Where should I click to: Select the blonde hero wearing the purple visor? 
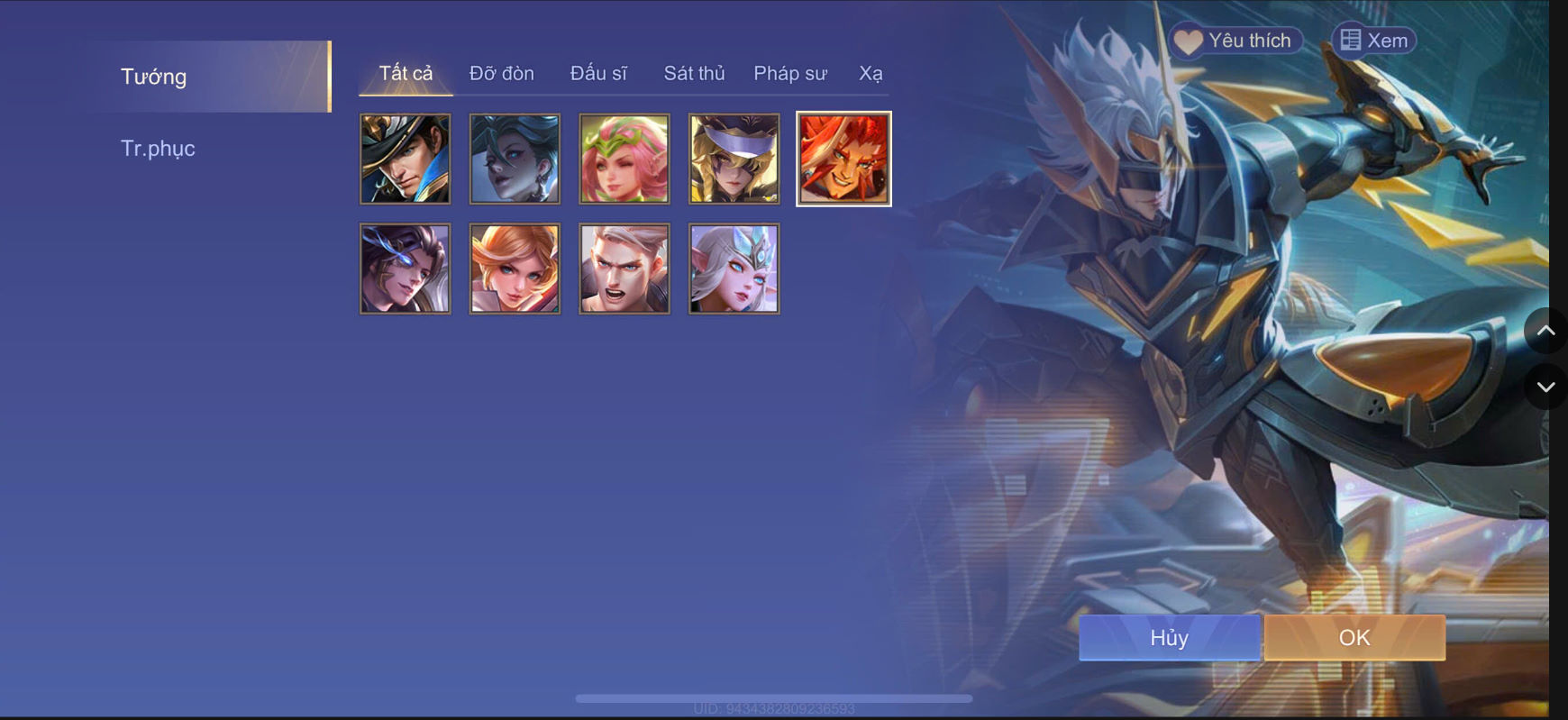[734, 158]
